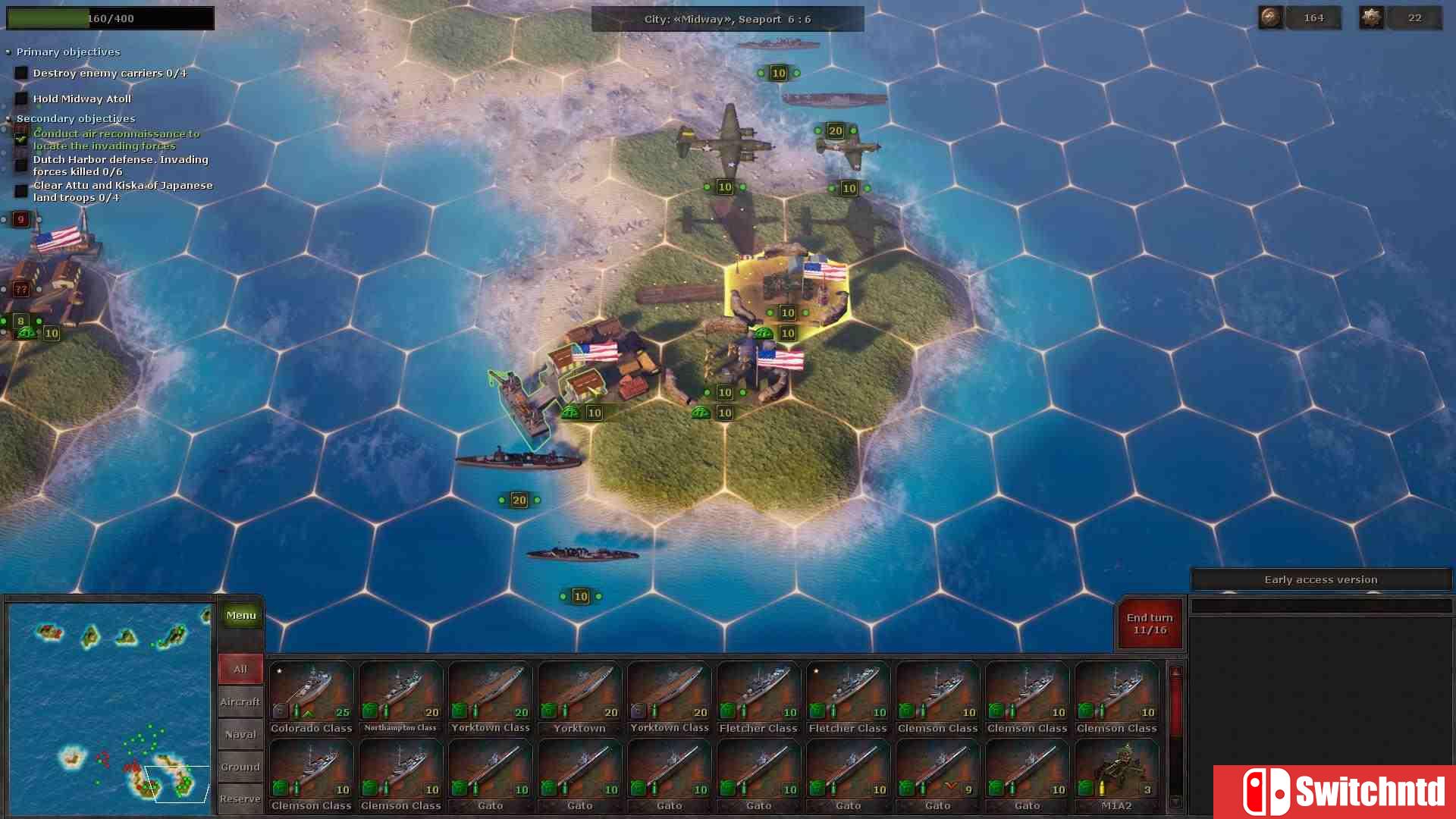Click the completed air reconnaissance objective checkmark
This screenshot has width=1456, height=819.
pos(20,139)
